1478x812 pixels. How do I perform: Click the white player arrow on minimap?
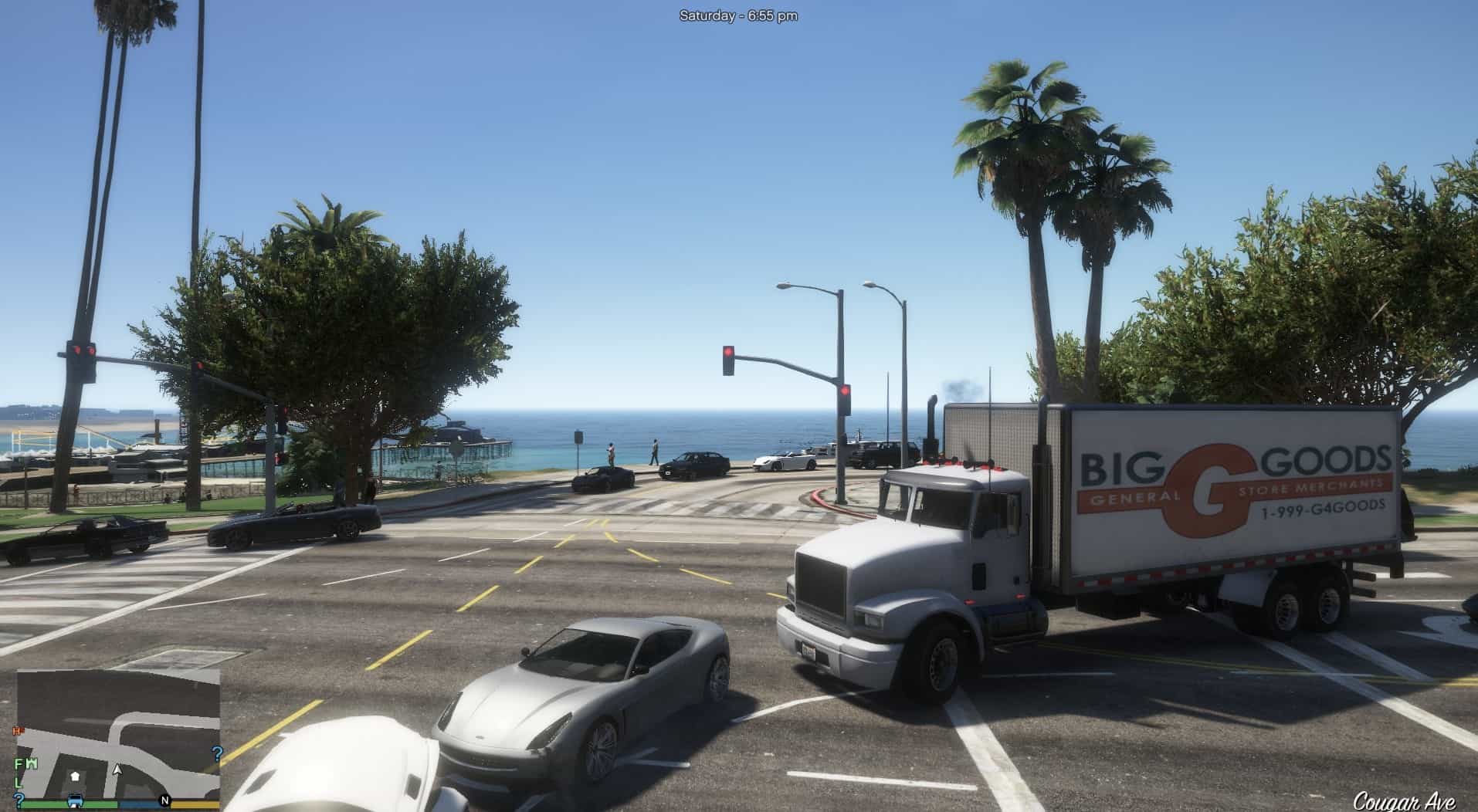(117, 769)
